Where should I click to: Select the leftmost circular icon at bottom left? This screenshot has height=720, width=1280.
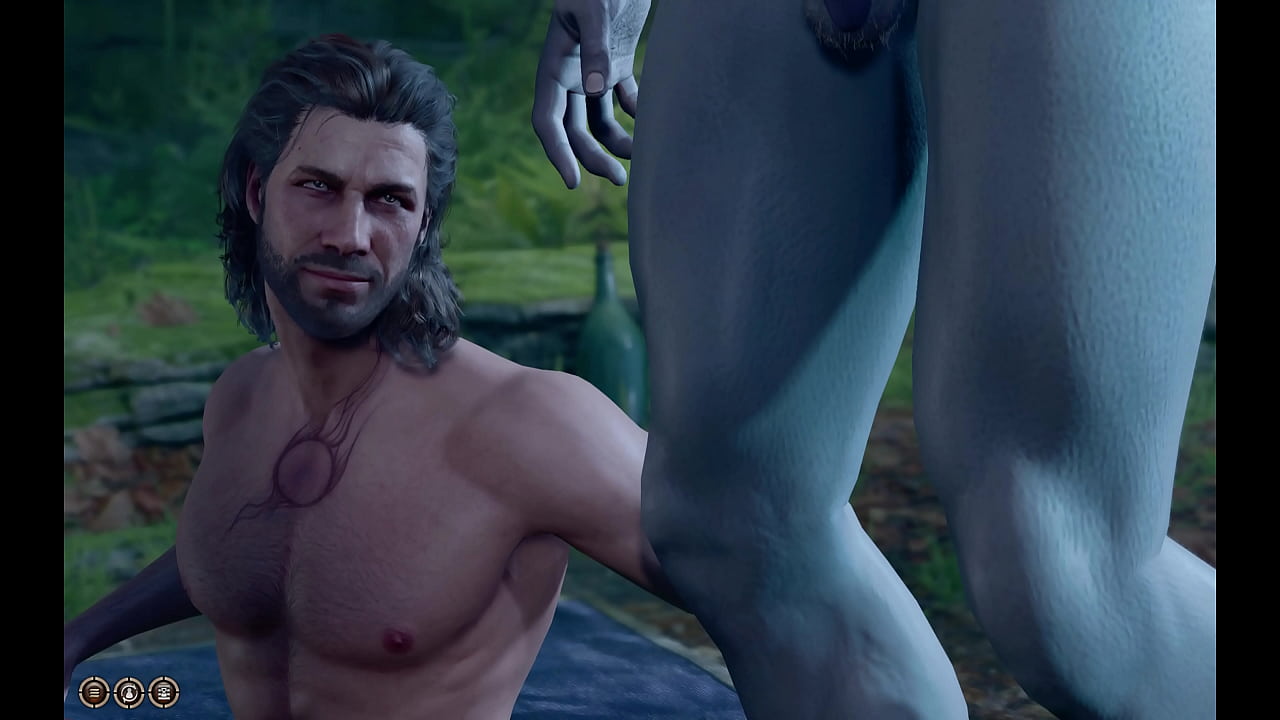click(93, 692)
